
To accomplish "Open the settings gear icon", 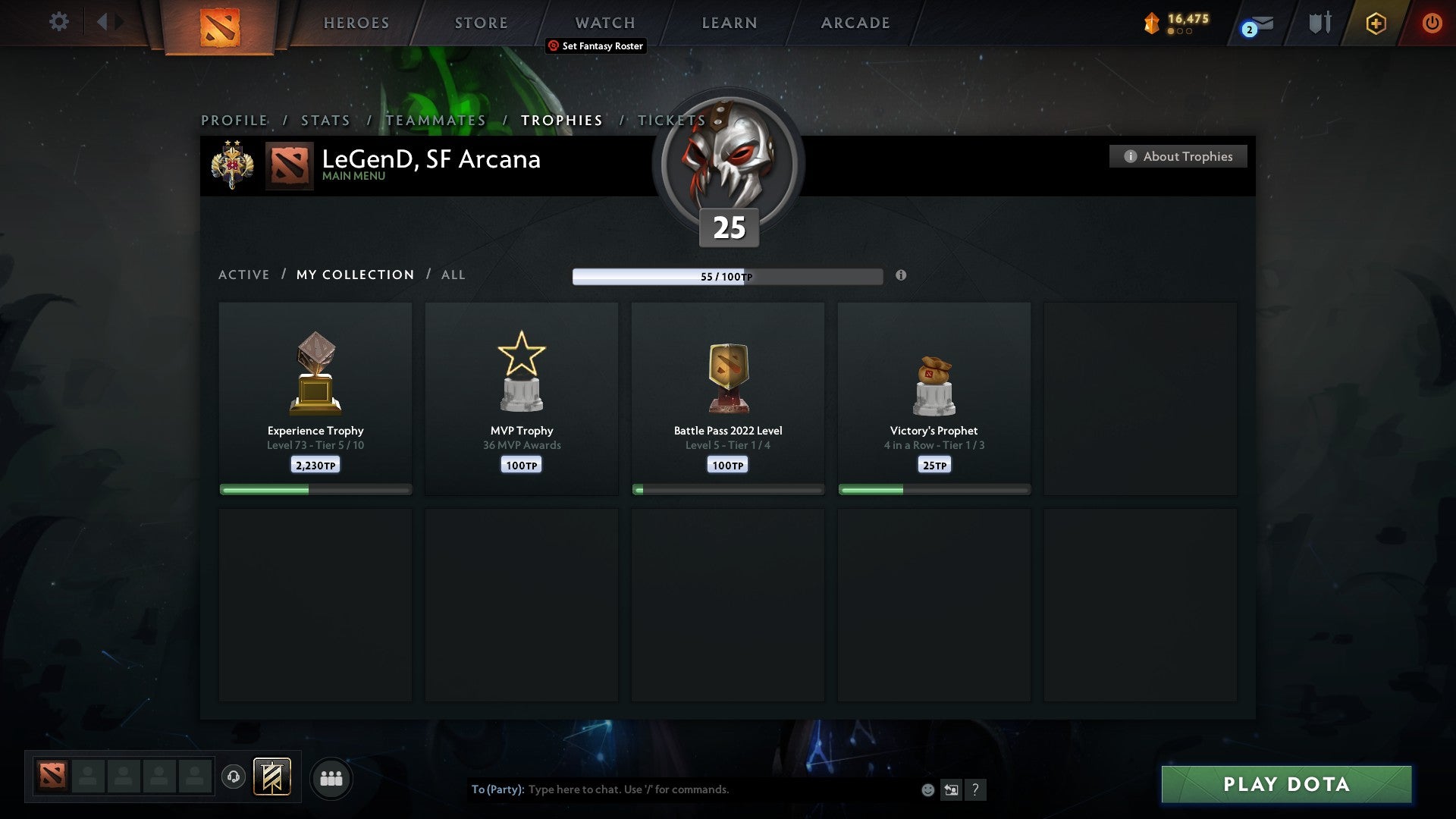I will 59,23.
